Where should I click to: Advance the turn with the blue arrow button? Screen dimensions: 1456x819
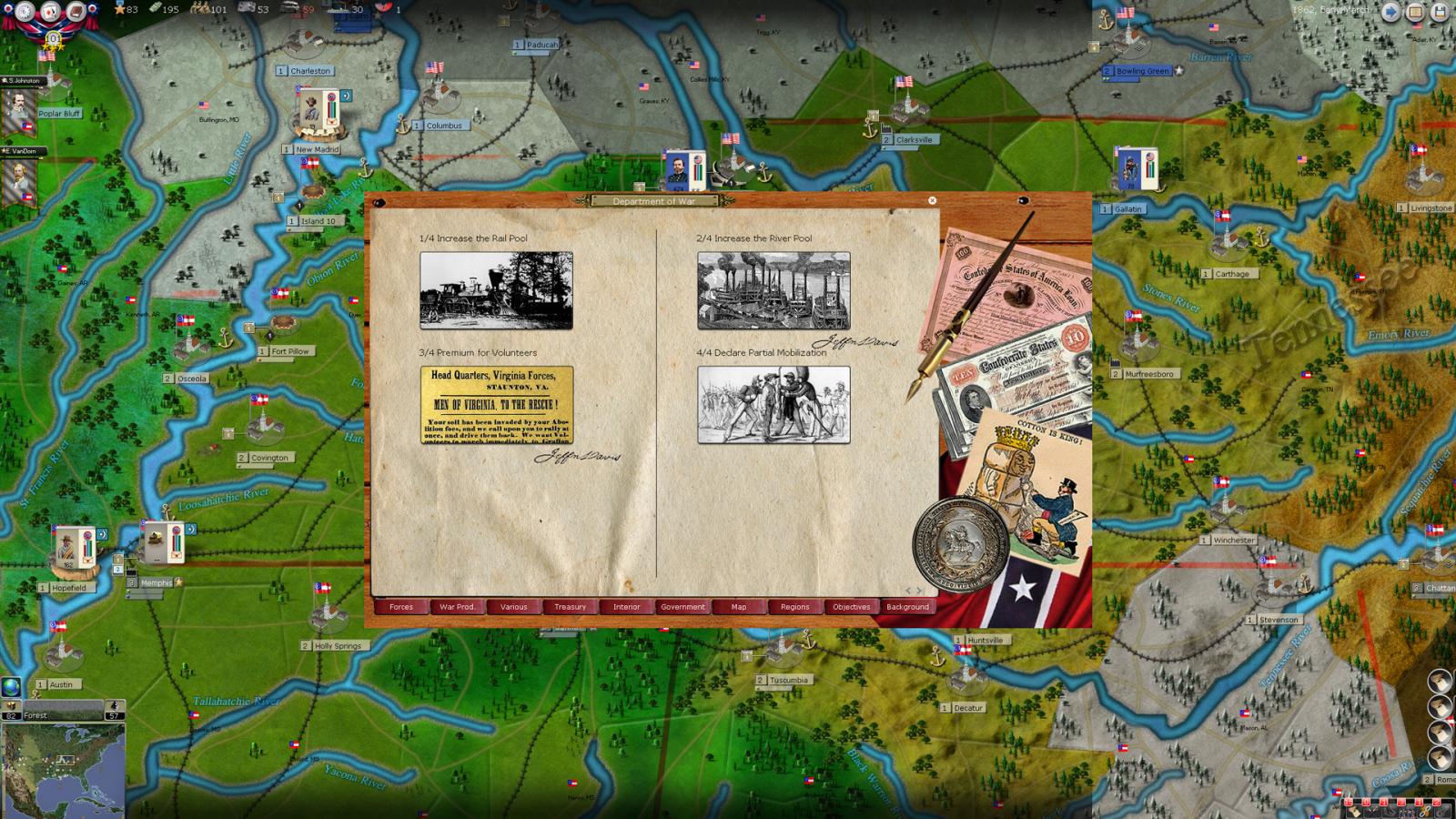[1392, 11]
